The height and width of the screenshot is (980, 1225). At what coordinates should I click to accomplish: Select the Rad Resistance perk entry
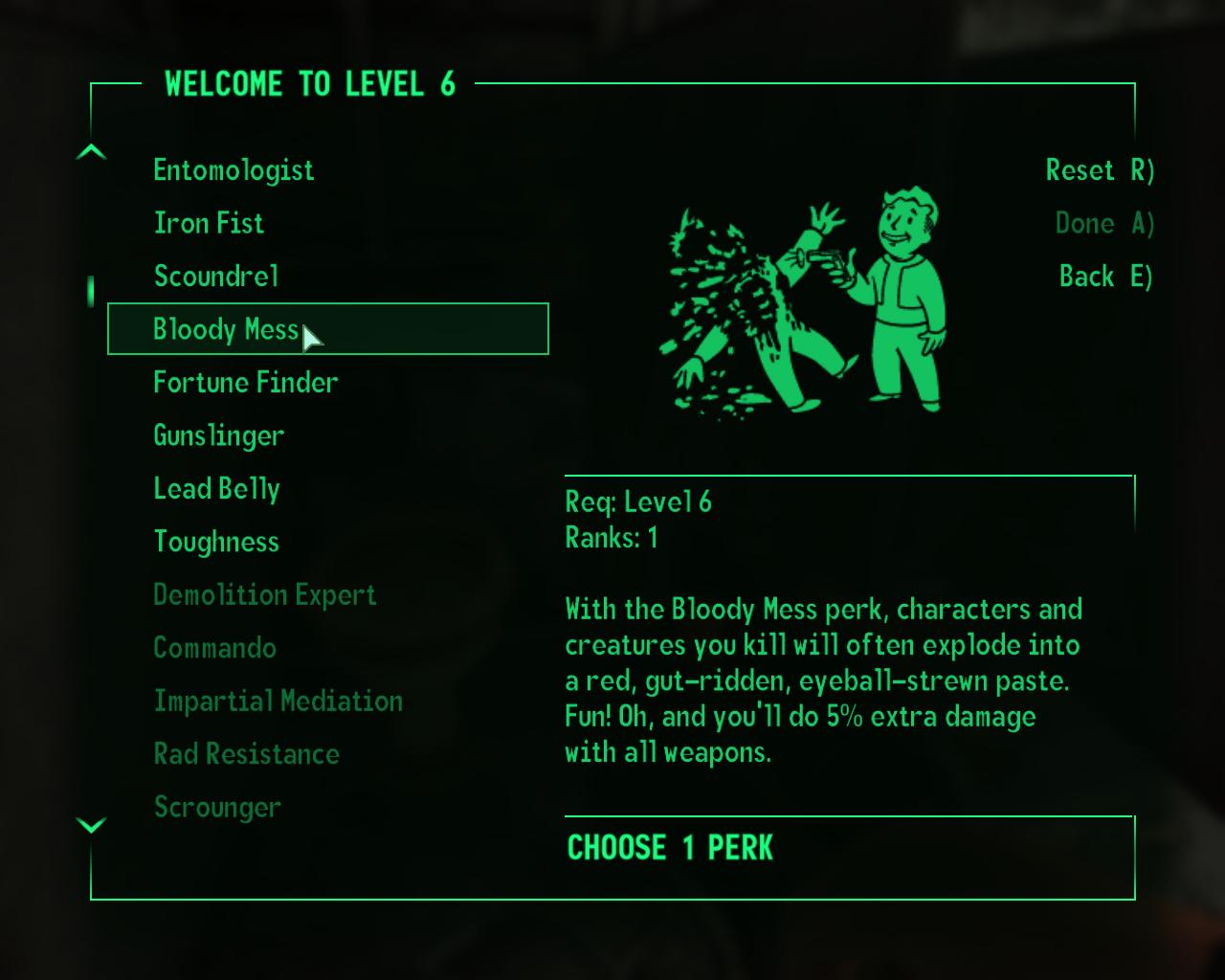[247, 754]
